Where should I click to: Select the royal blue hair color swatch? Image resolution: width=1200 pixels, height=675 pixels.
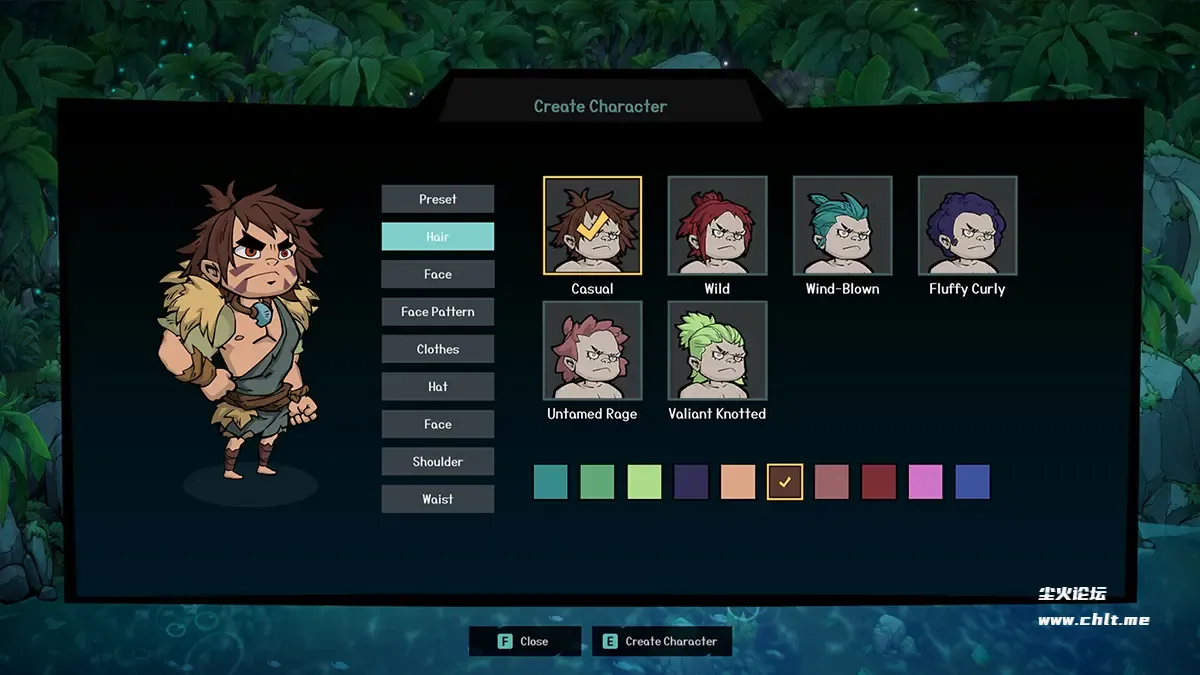972,482
